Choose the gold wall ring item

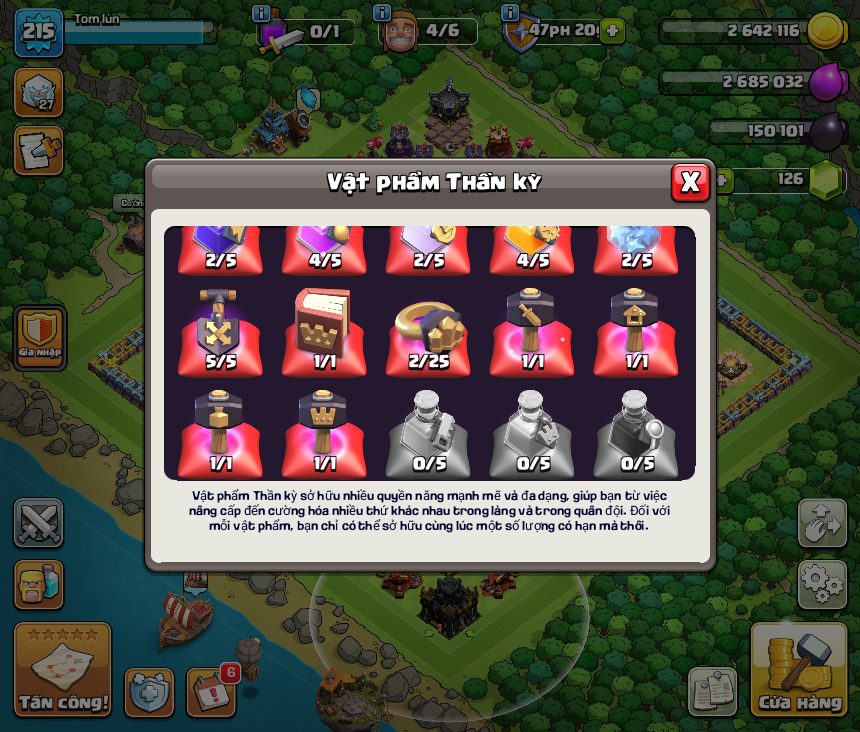(428, 331)
